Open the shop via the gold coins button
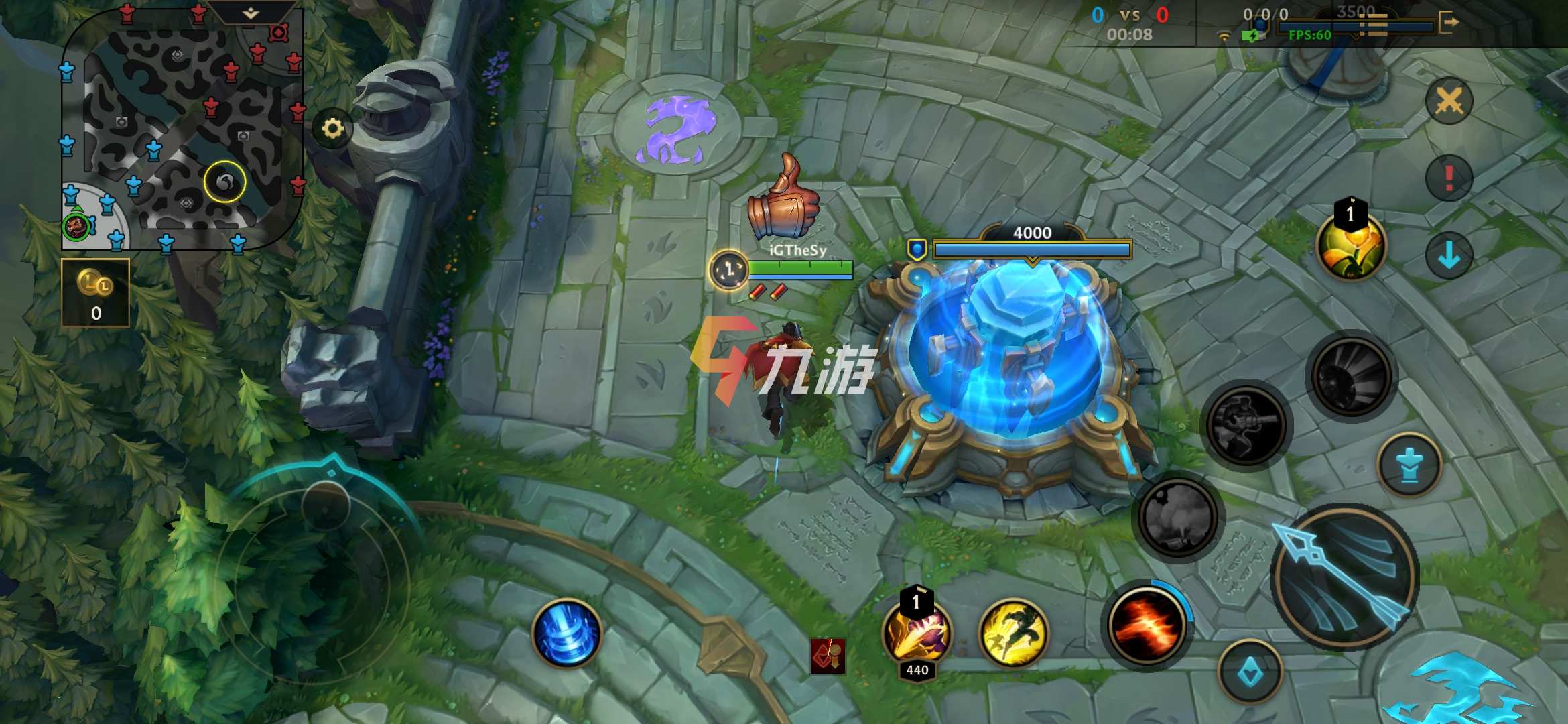Screen dimensions: 1568x724 95,293
